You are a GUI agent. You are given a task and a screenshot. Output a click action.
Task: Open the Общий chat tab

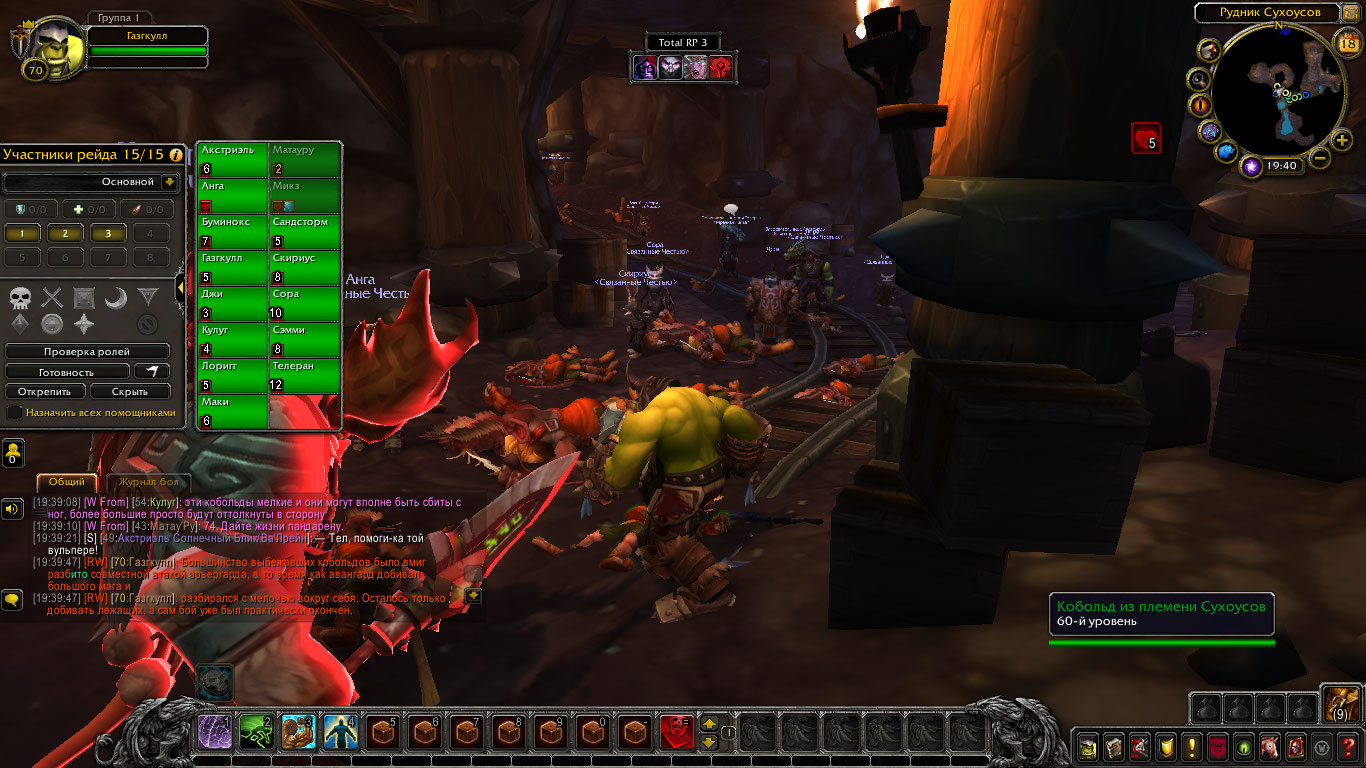[x=67, y=482]
